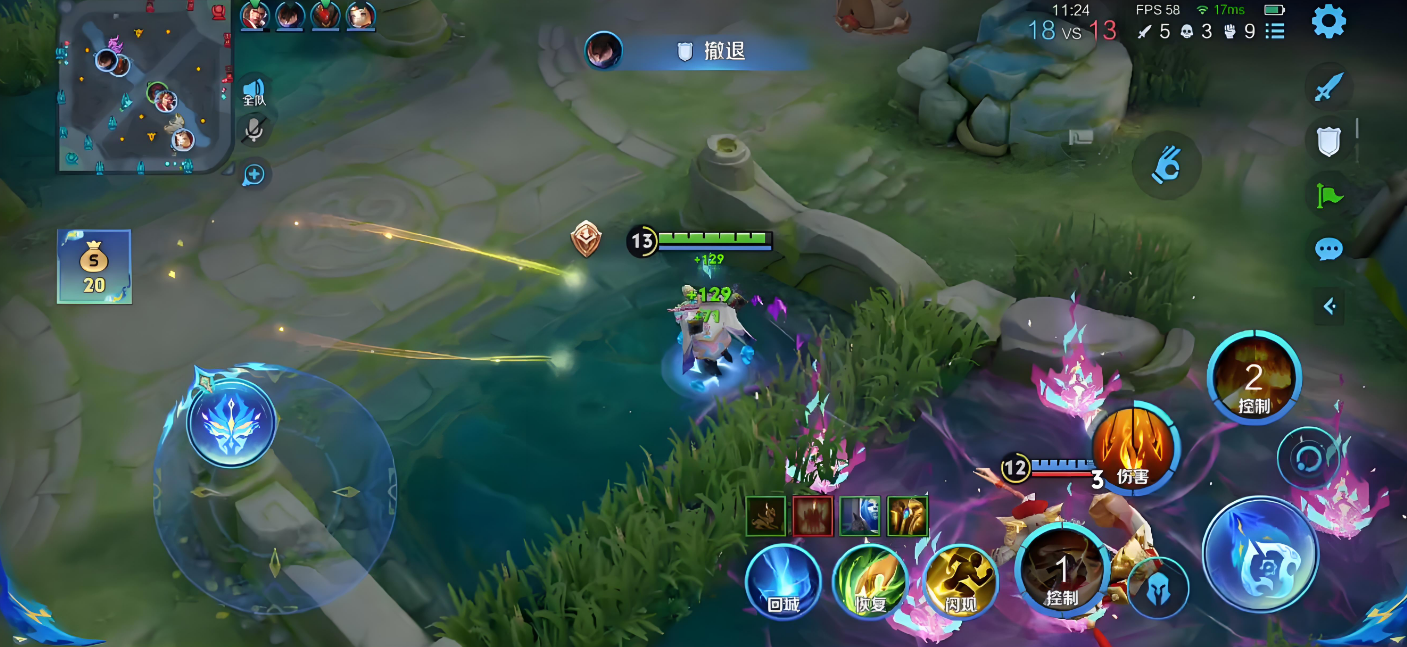
Task: Activate skill 2 labeled 控制
Action: click(1254, 379)
